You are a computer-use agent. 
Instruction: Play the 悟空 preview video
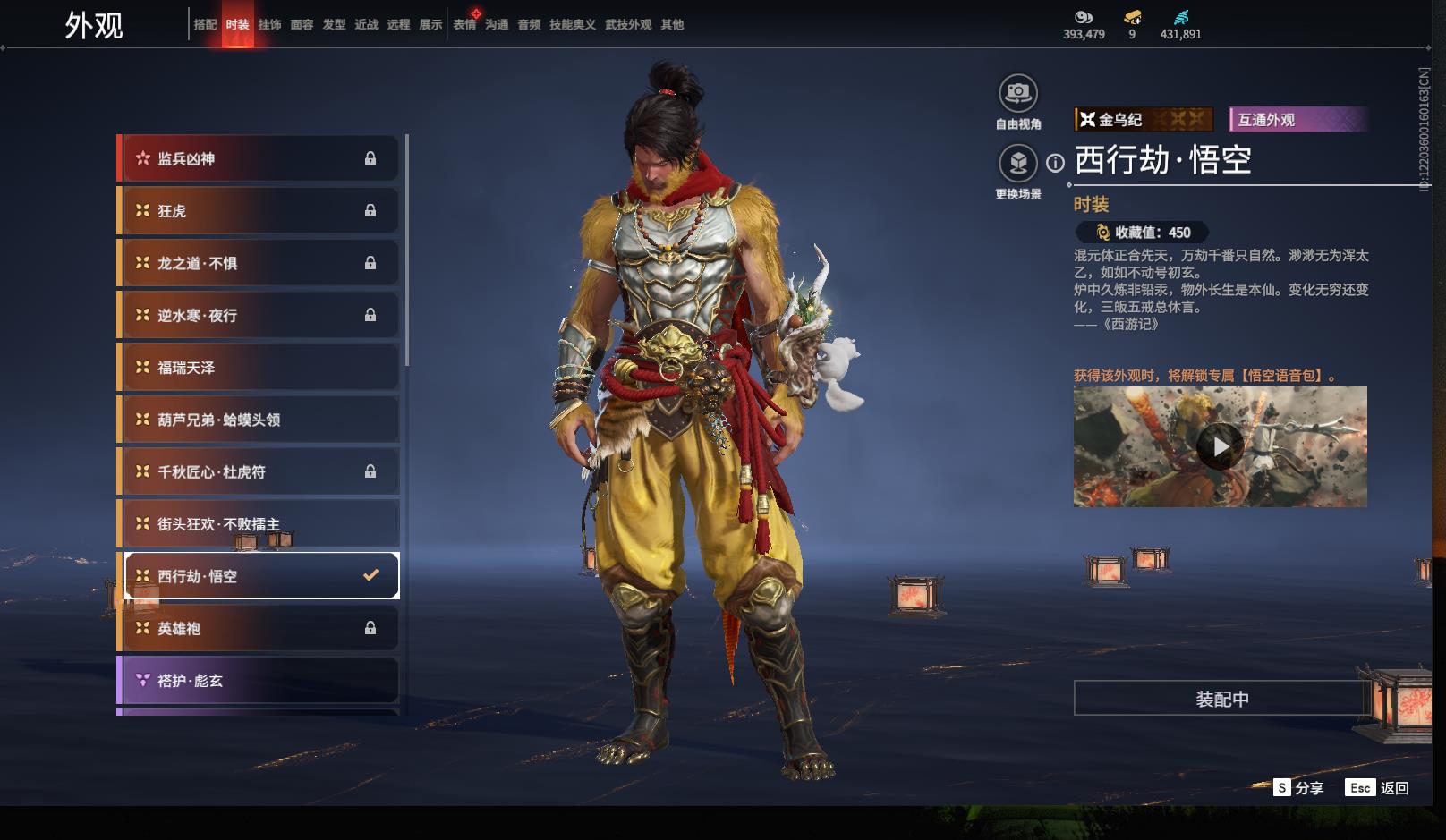tap(1220, 446)
